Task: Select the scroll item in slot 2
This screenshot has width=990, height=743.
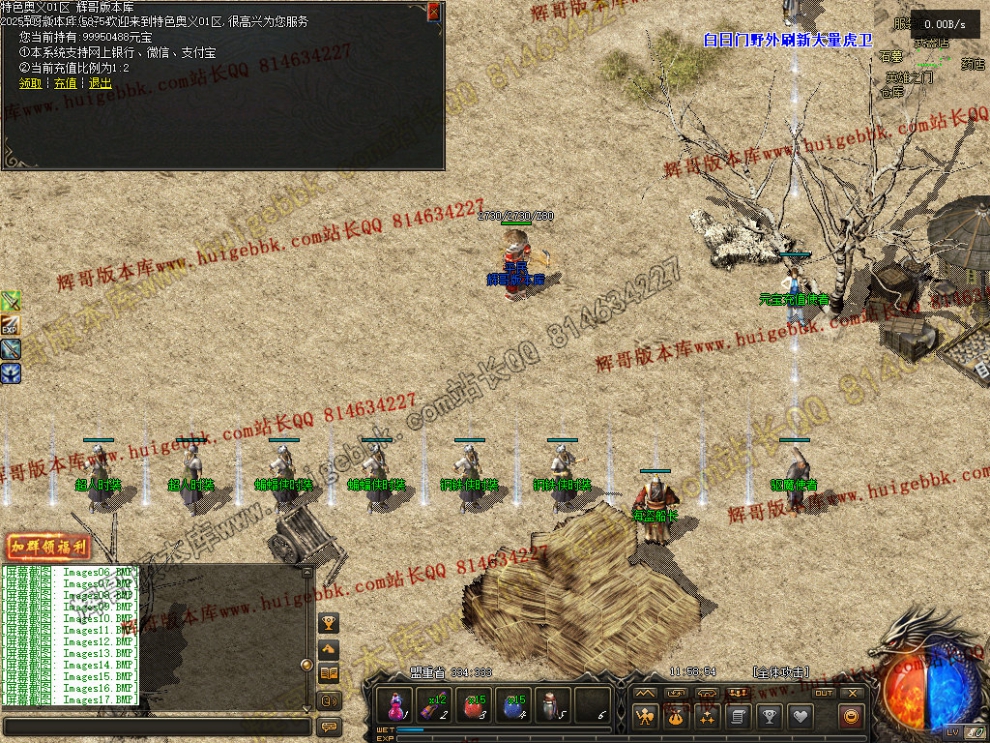Action: coord(435,705)
